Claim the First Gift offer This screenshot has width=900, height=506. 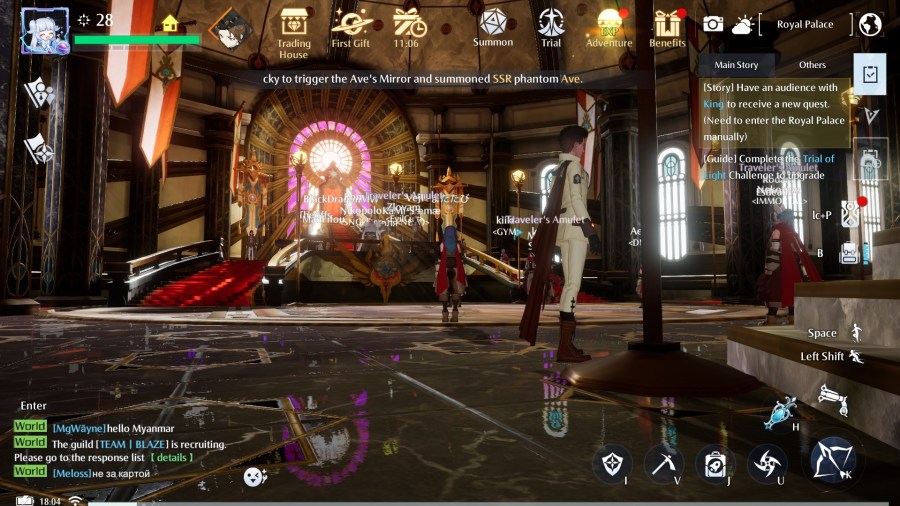coord(351,28)
